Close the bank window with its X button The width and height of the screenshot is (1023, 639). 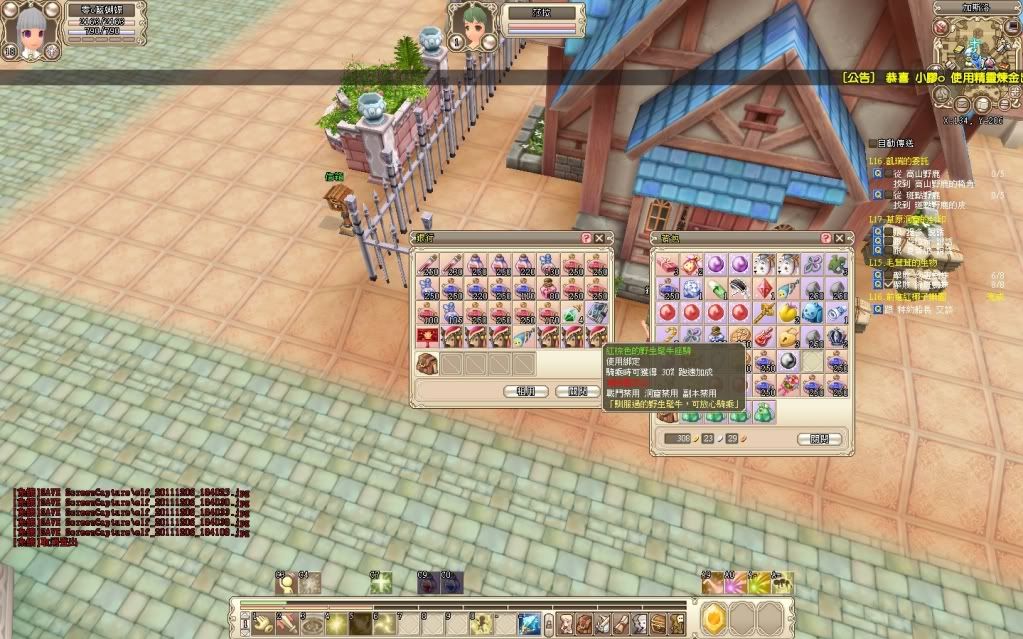599,238
